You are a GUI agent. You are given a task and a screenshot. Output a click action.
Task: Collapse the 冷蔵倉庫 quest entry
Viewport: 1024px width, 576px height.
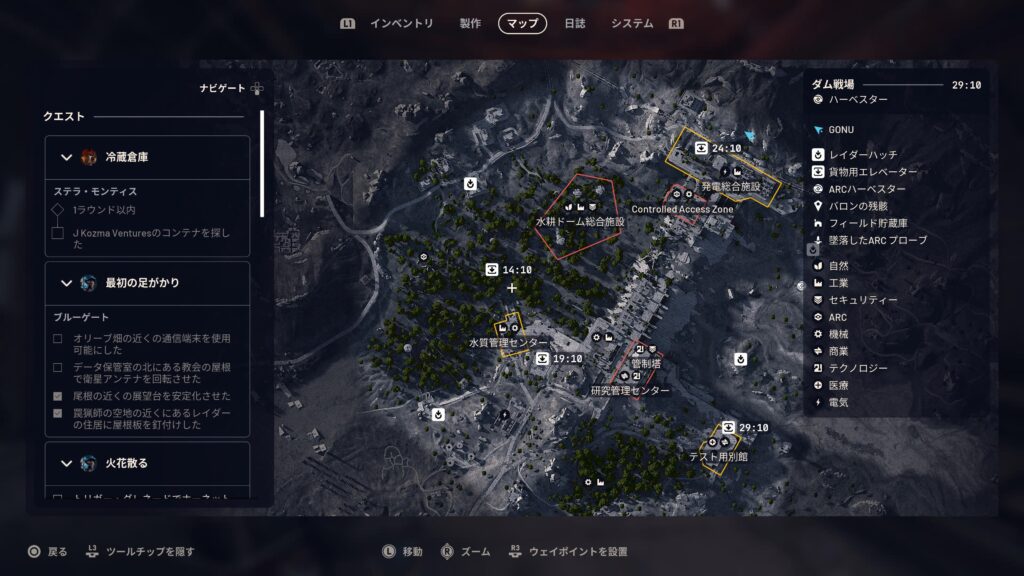pos(67,157)
